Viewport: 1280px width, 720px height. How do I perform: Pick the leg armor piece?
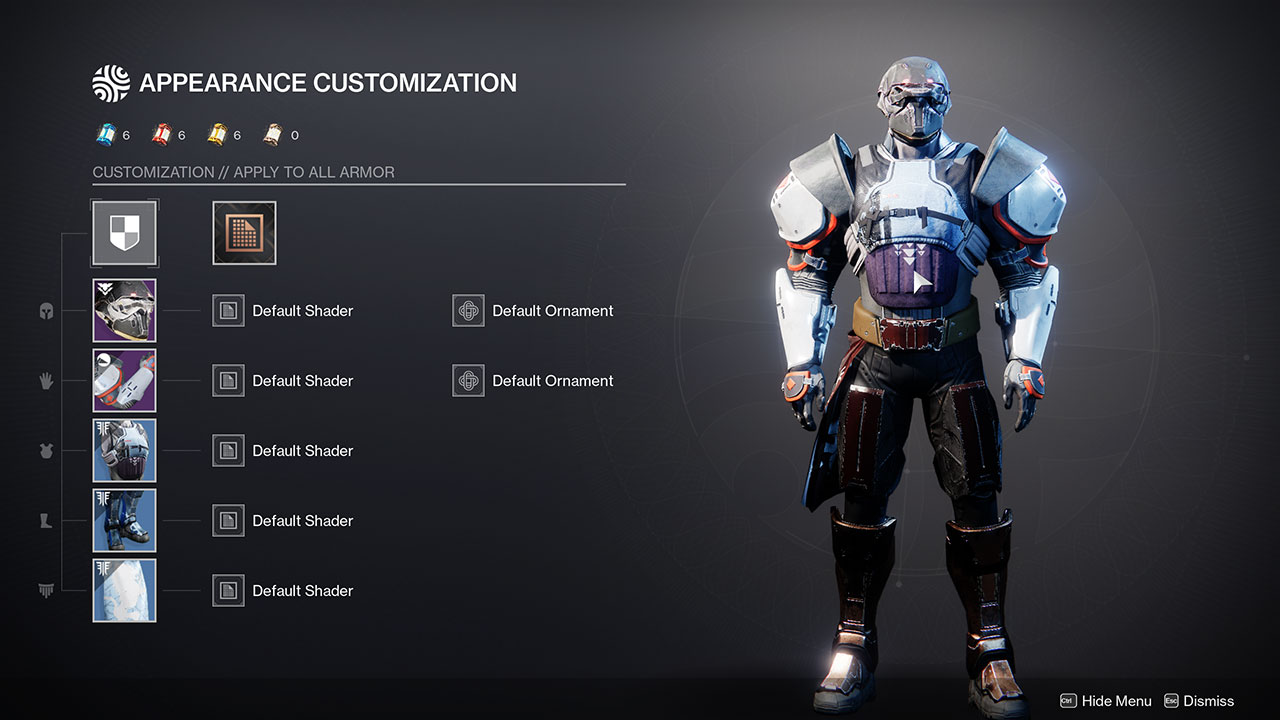pos(125,521)
